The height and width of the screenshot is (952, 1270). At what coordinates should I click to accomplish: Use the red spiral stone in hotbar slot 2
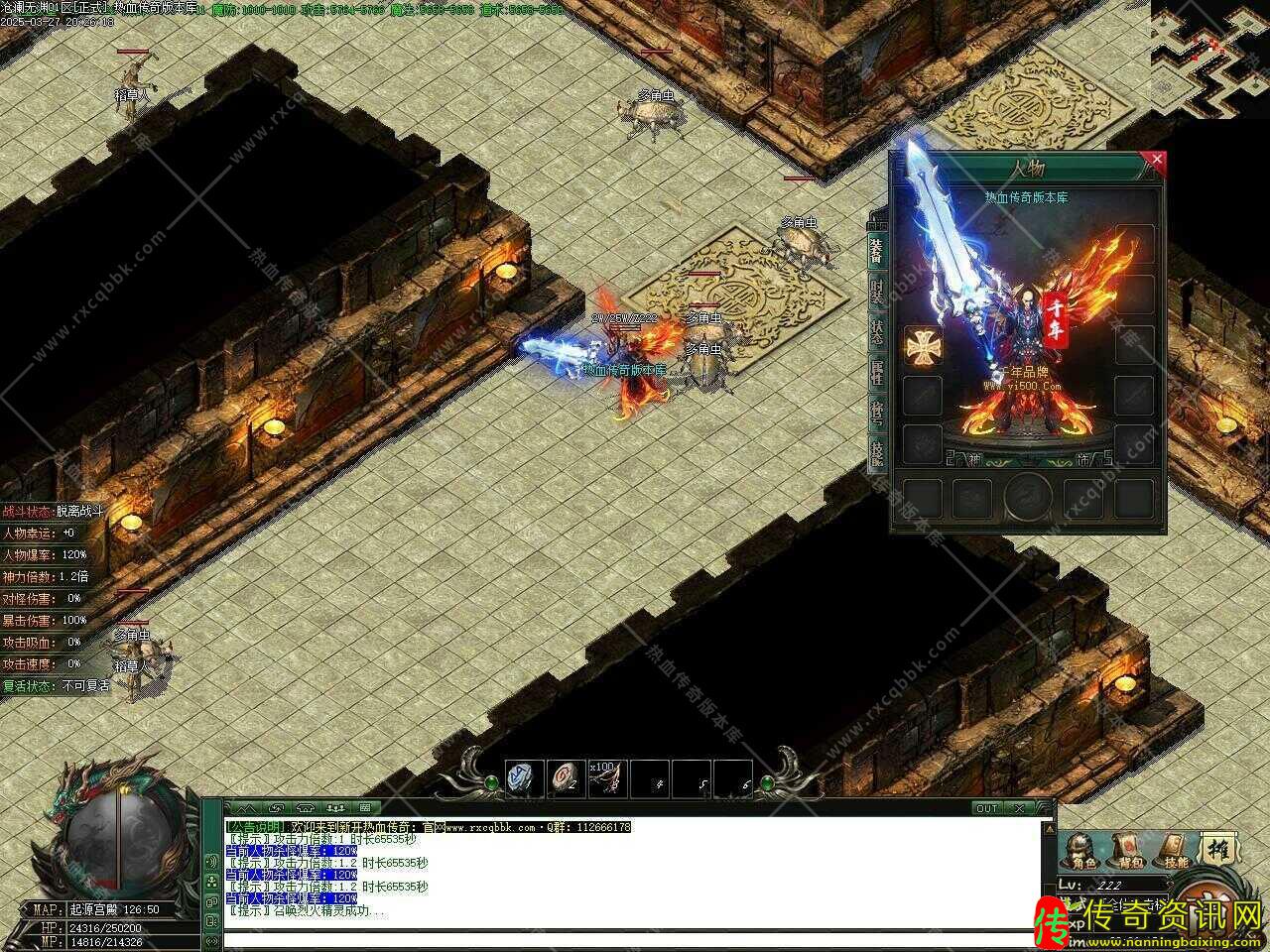pos(567,777)
